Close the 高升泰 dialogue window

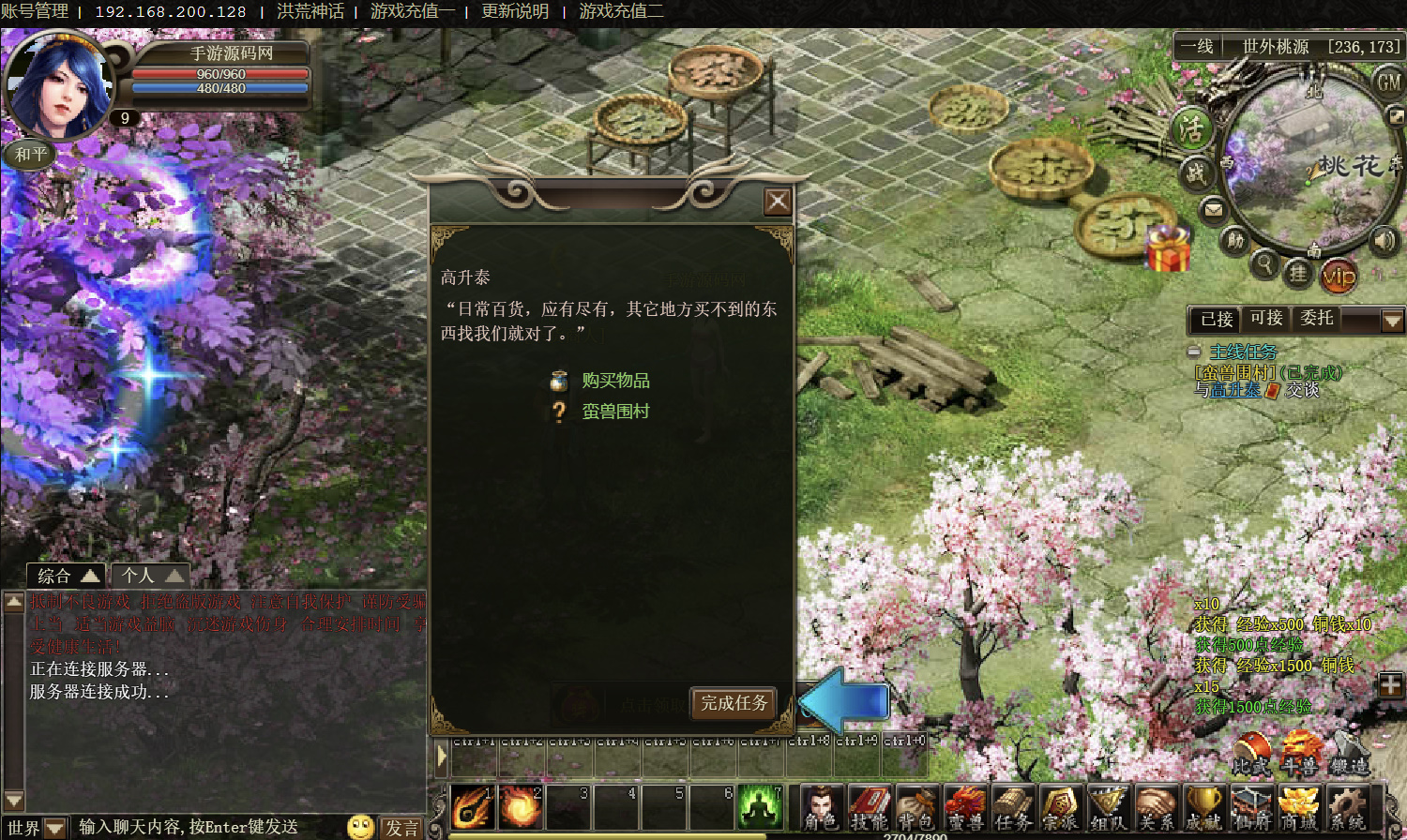778,202
